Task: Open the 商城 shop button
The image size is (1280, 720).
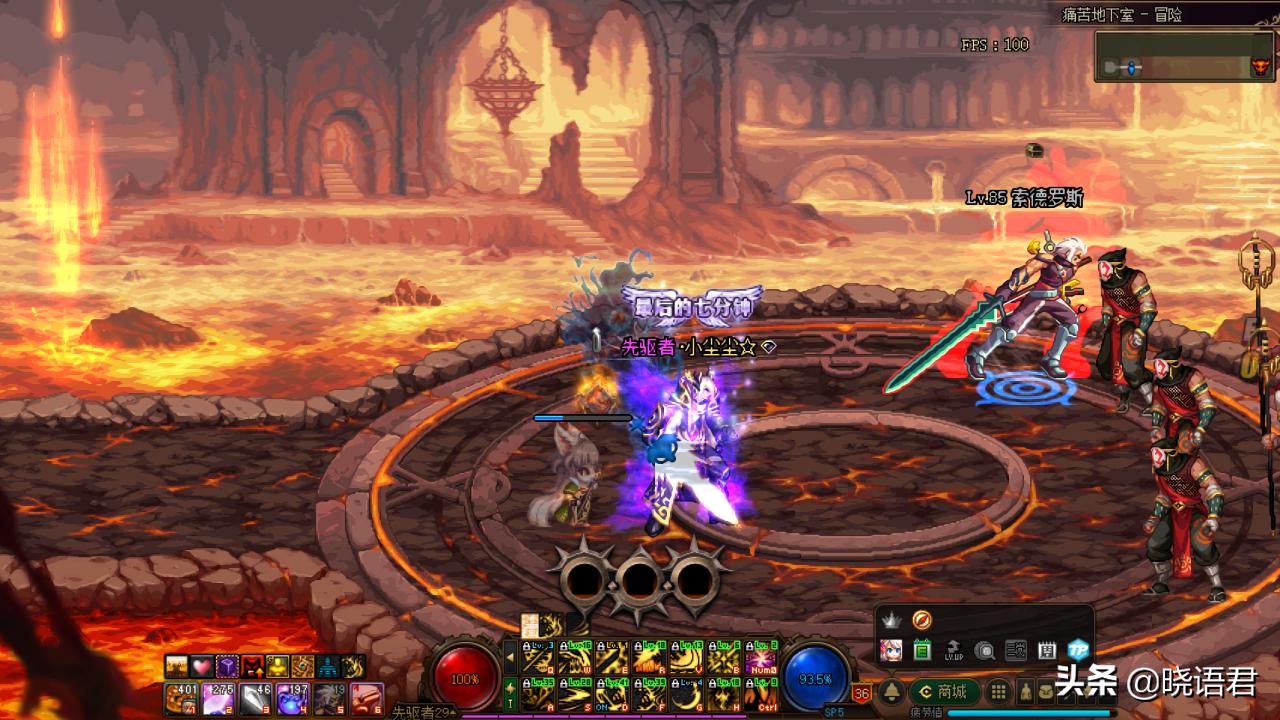Action: click(944, 692)
